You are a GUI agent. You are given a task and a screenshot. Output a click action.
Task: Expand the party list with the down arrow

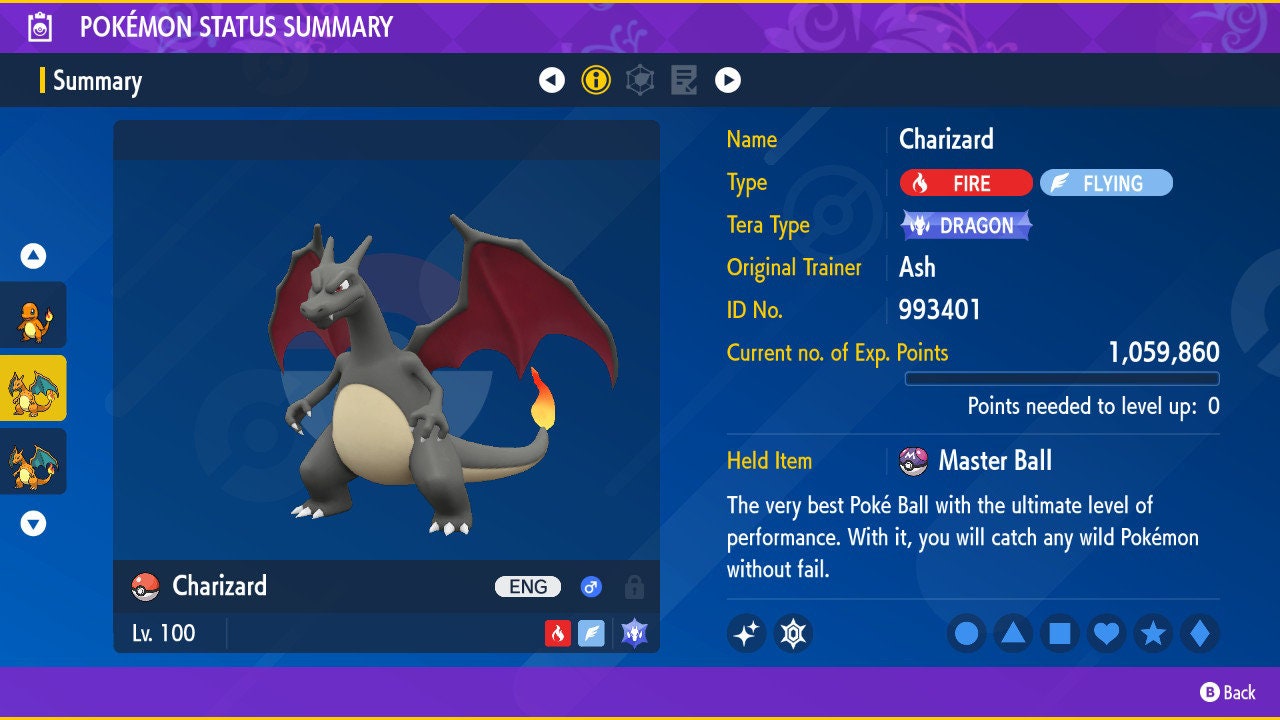pyautogui.click(x=33, y=523)
